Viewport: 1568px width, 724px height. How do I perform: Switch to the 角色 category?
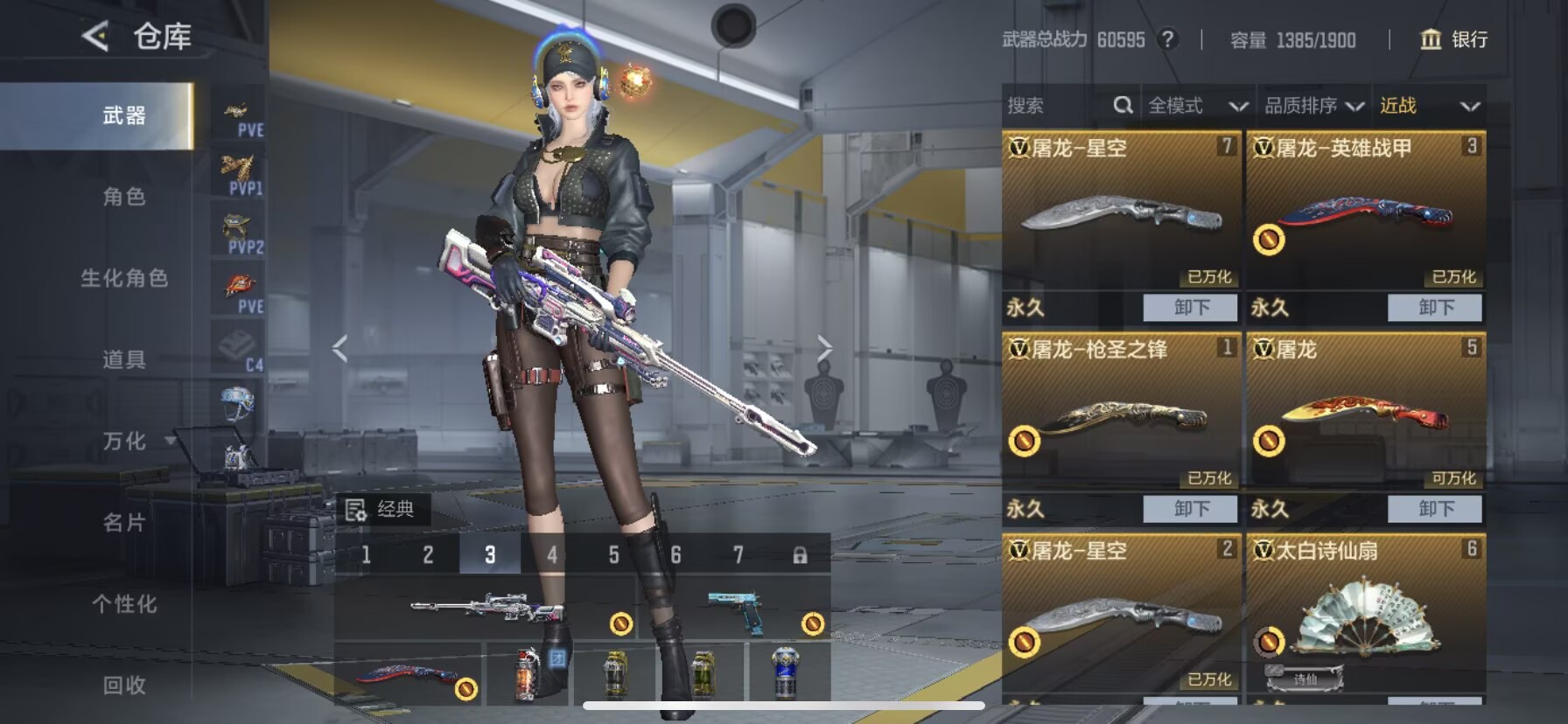124,197
